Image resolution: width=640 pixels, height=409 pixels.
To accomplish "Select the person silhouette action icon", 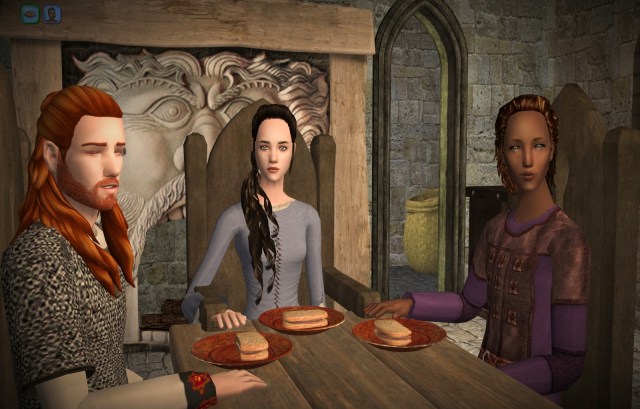I will [x=52, y=14].
